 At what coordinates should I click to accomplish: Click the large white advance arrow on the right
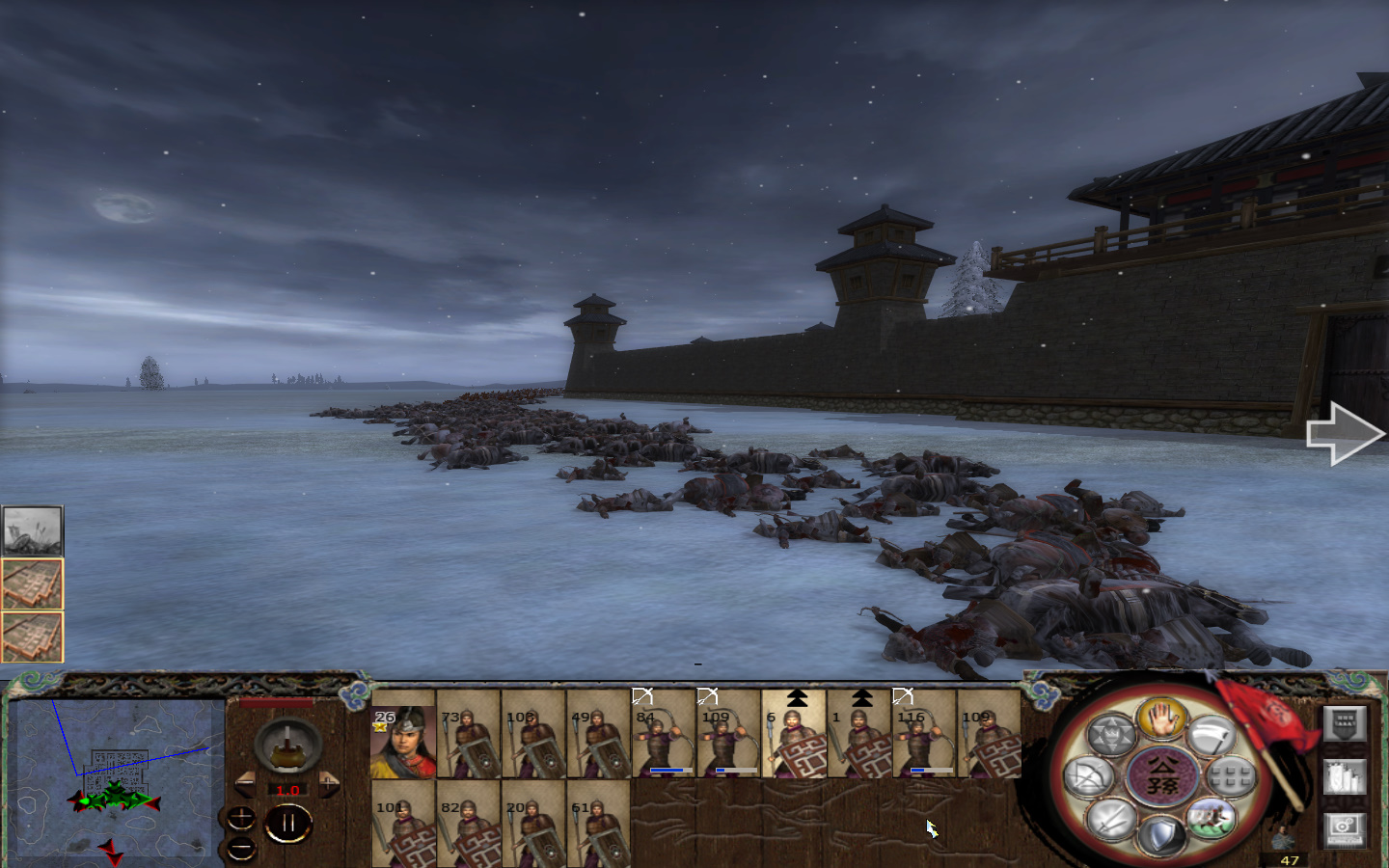tap(1346, 434)
